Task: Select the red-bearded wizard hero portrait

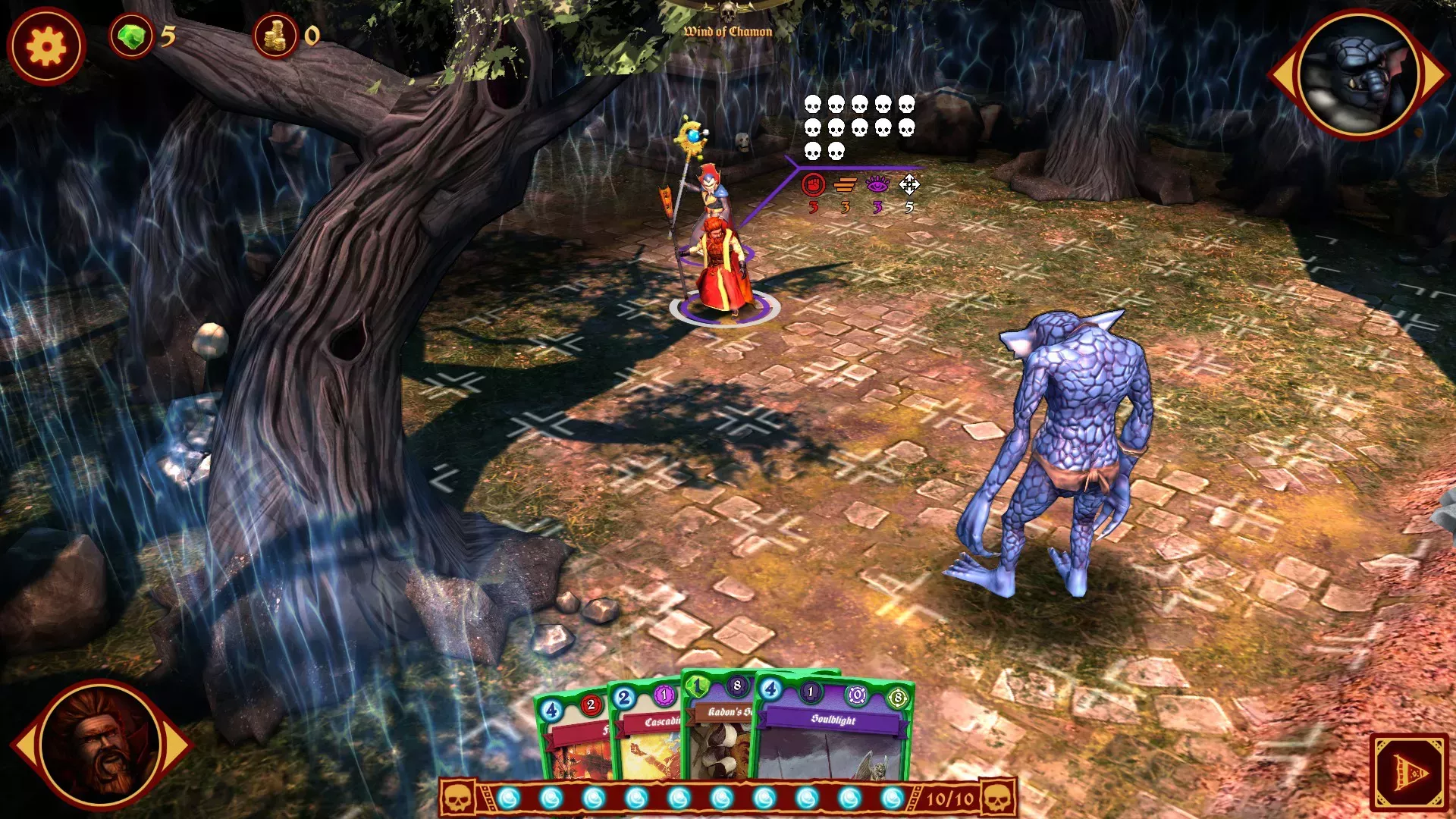Action: pyautogui.click(x=101, y=745)
